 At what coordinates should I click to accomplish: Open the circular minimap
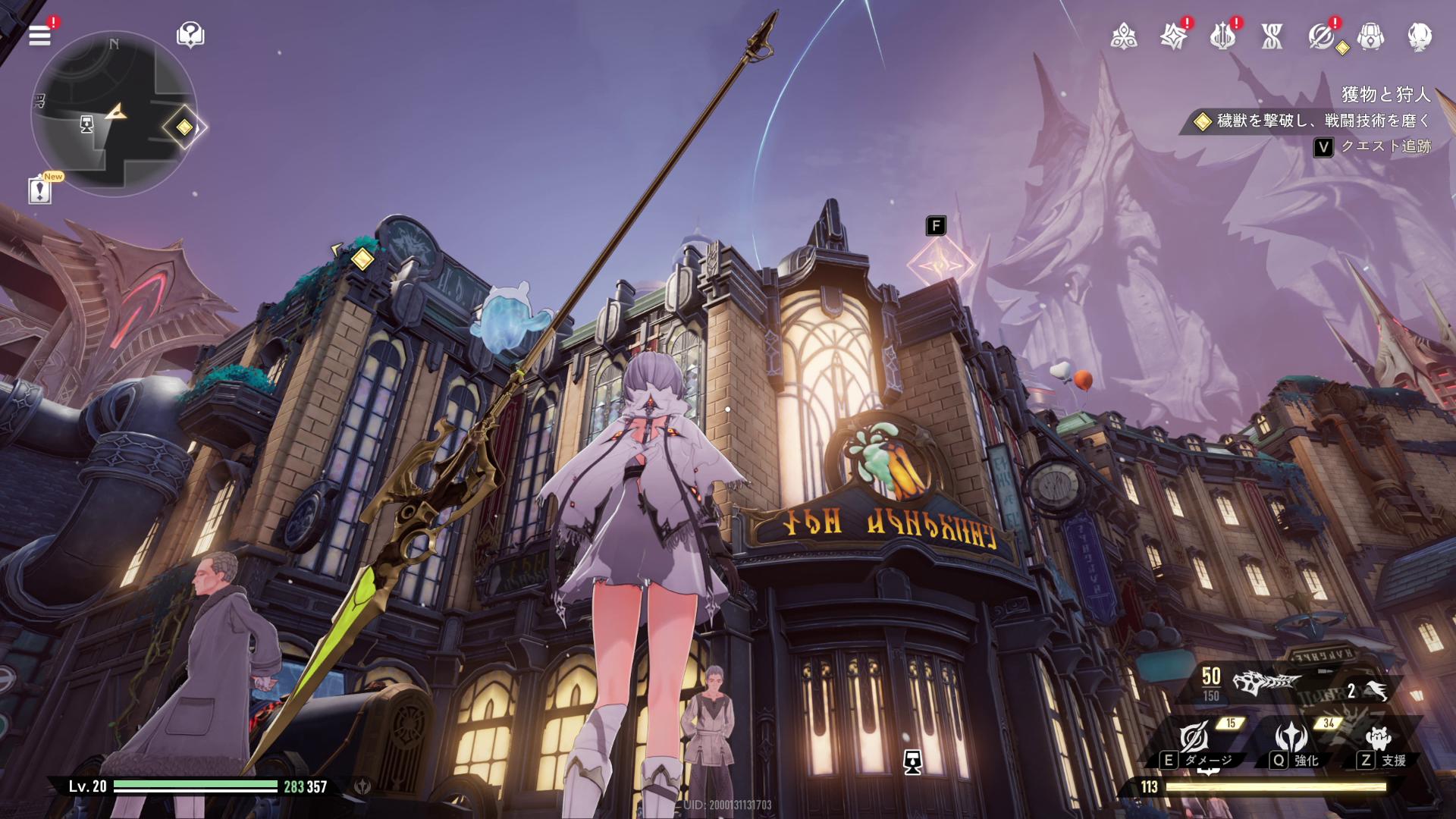pos(114,114)
